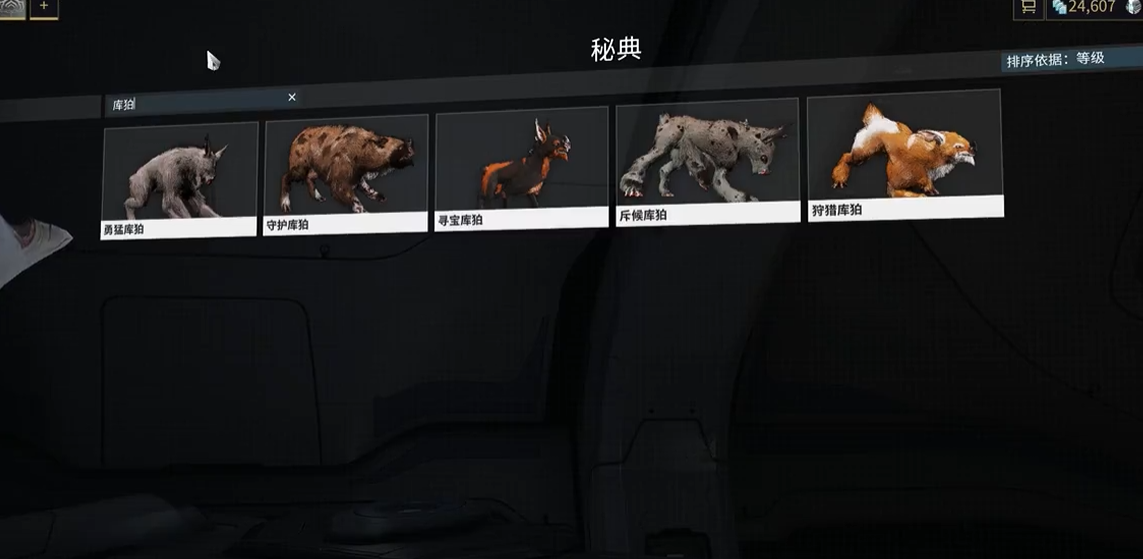Clear the search box with the X
This screenshot has width=1143, height=559.
click(292, 97)
